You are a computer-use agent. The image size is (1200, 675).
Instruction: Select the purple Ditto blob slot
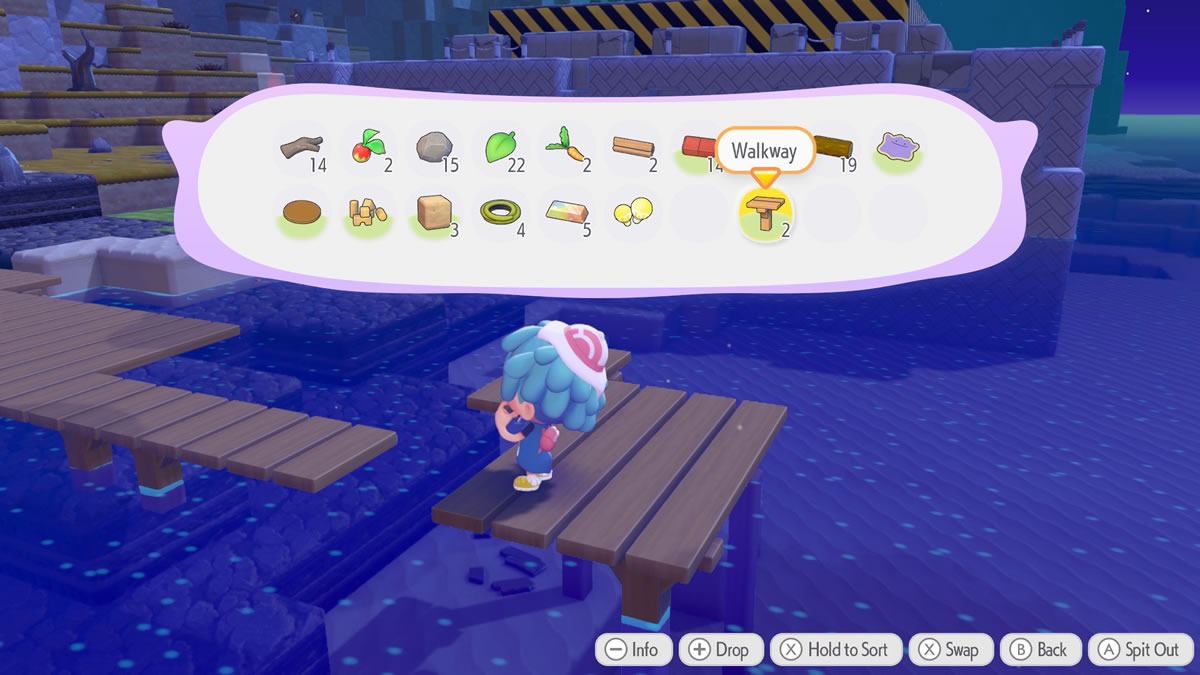tap(898, 150)
